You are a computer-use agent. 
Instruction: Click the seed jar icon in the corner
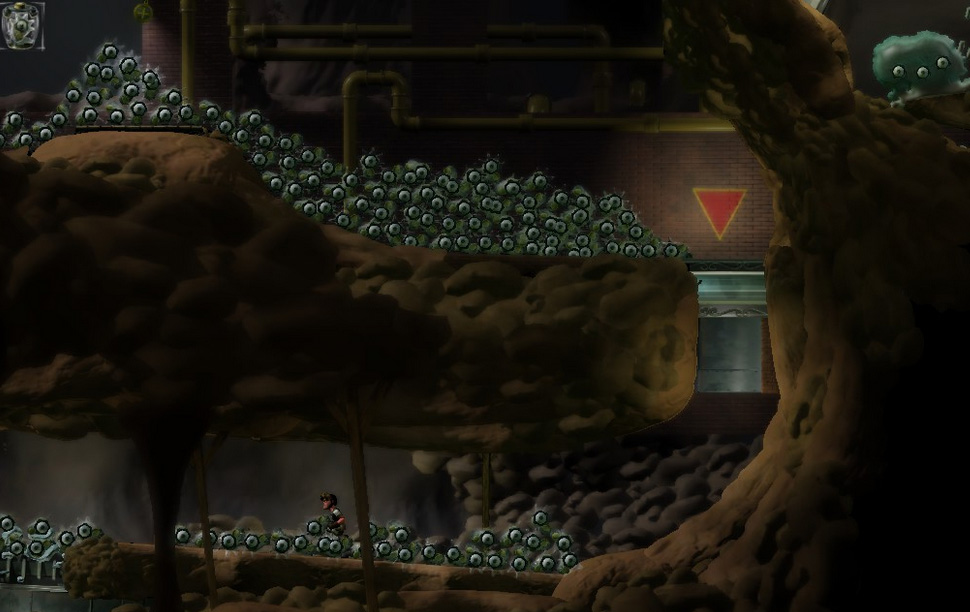22,25
